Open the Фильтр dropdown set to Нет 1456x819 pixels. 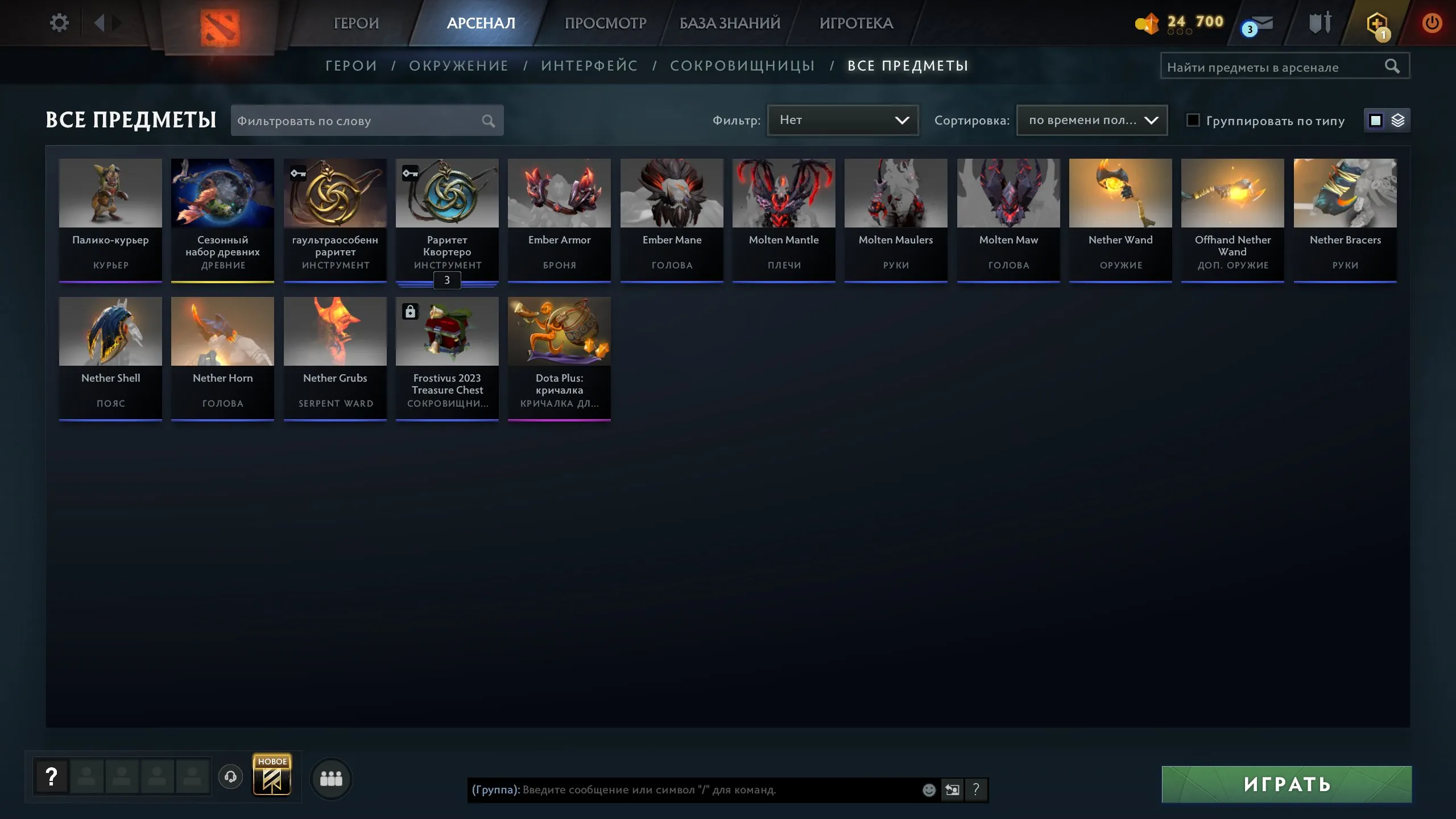pos(843,120)
